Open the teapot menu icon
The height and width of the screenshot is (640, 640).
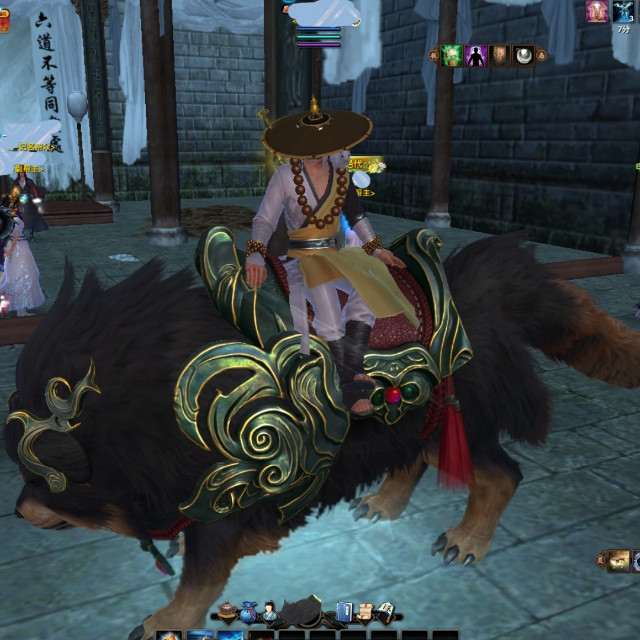228,611
